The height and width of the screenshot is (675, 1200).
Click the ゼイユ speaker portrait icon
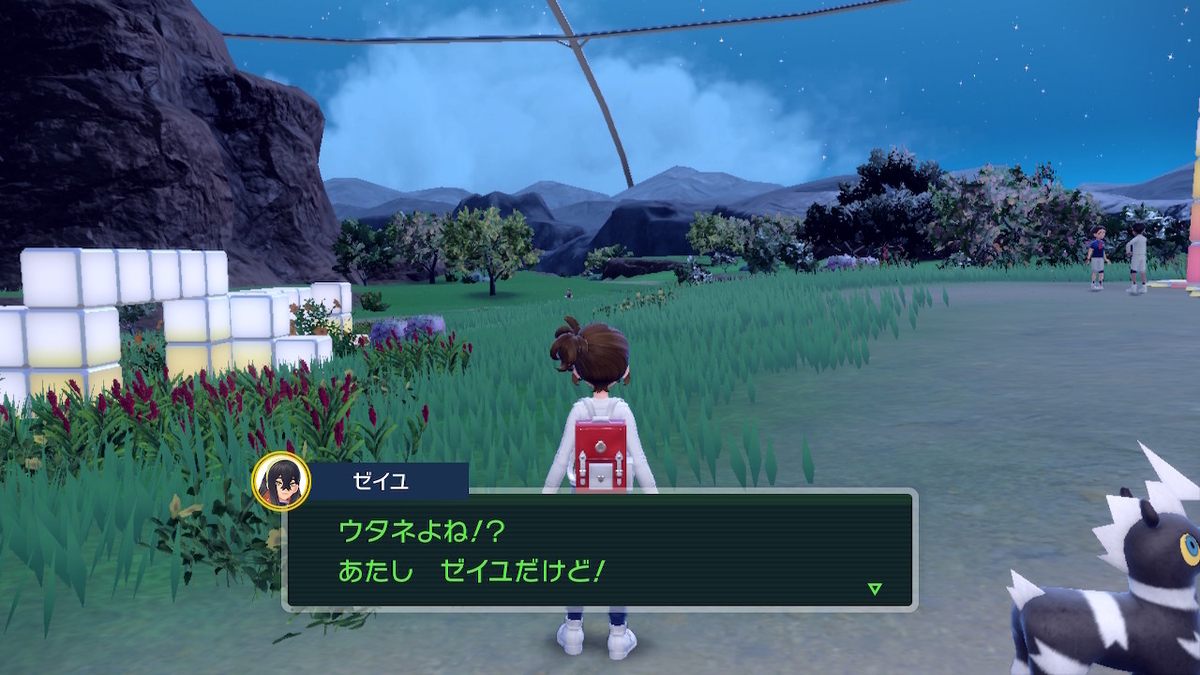pos(281,481)
